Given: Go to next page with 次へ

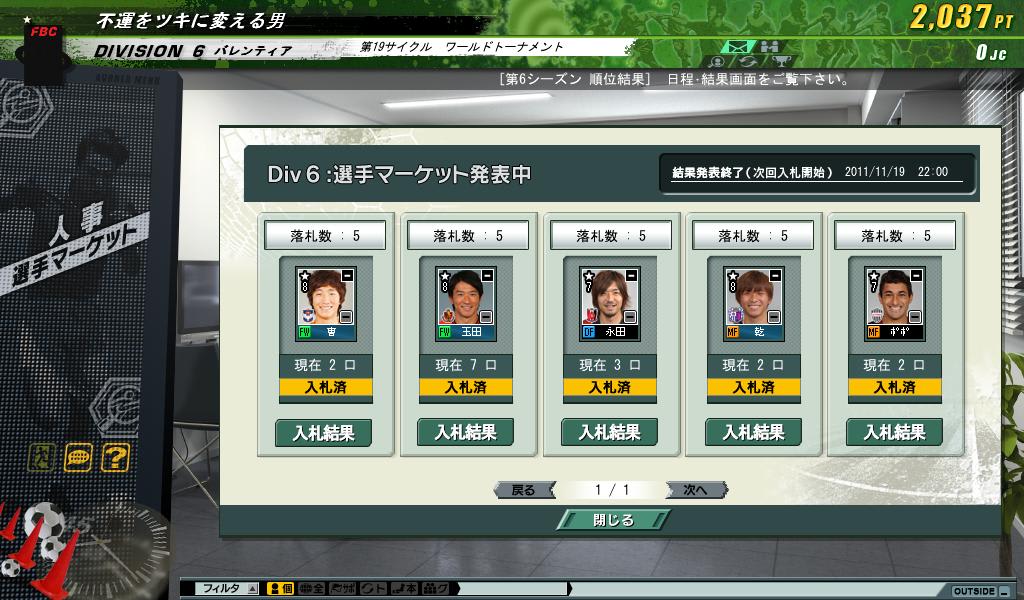Looking at the screenshot, I should pyautogui.click(x=695, y=490).
